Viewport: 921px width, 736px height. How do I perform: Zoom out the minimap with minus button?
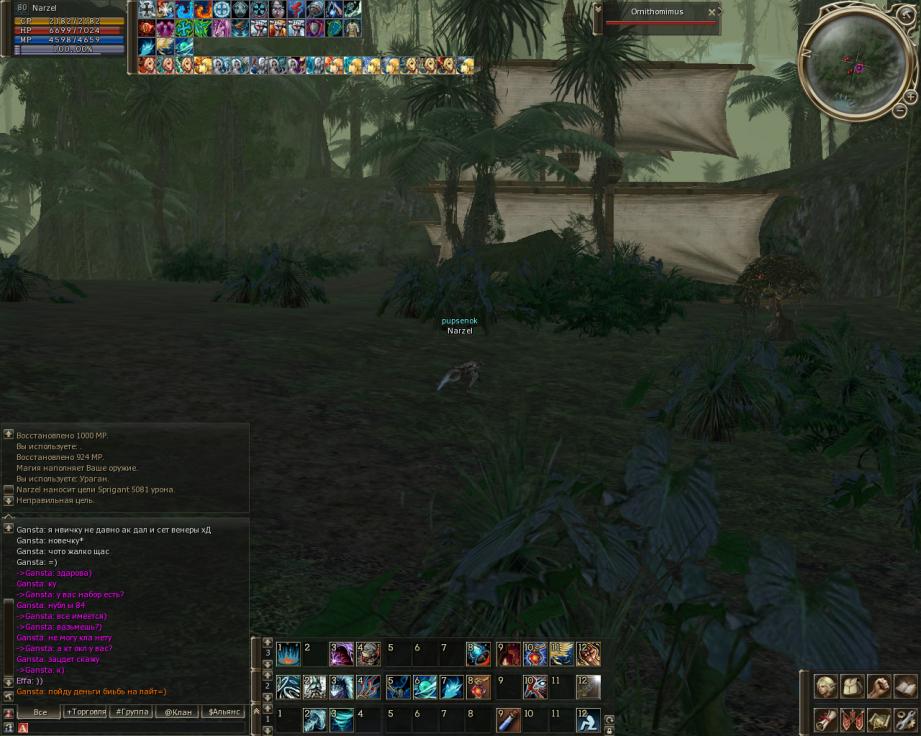tap(898, 110)
